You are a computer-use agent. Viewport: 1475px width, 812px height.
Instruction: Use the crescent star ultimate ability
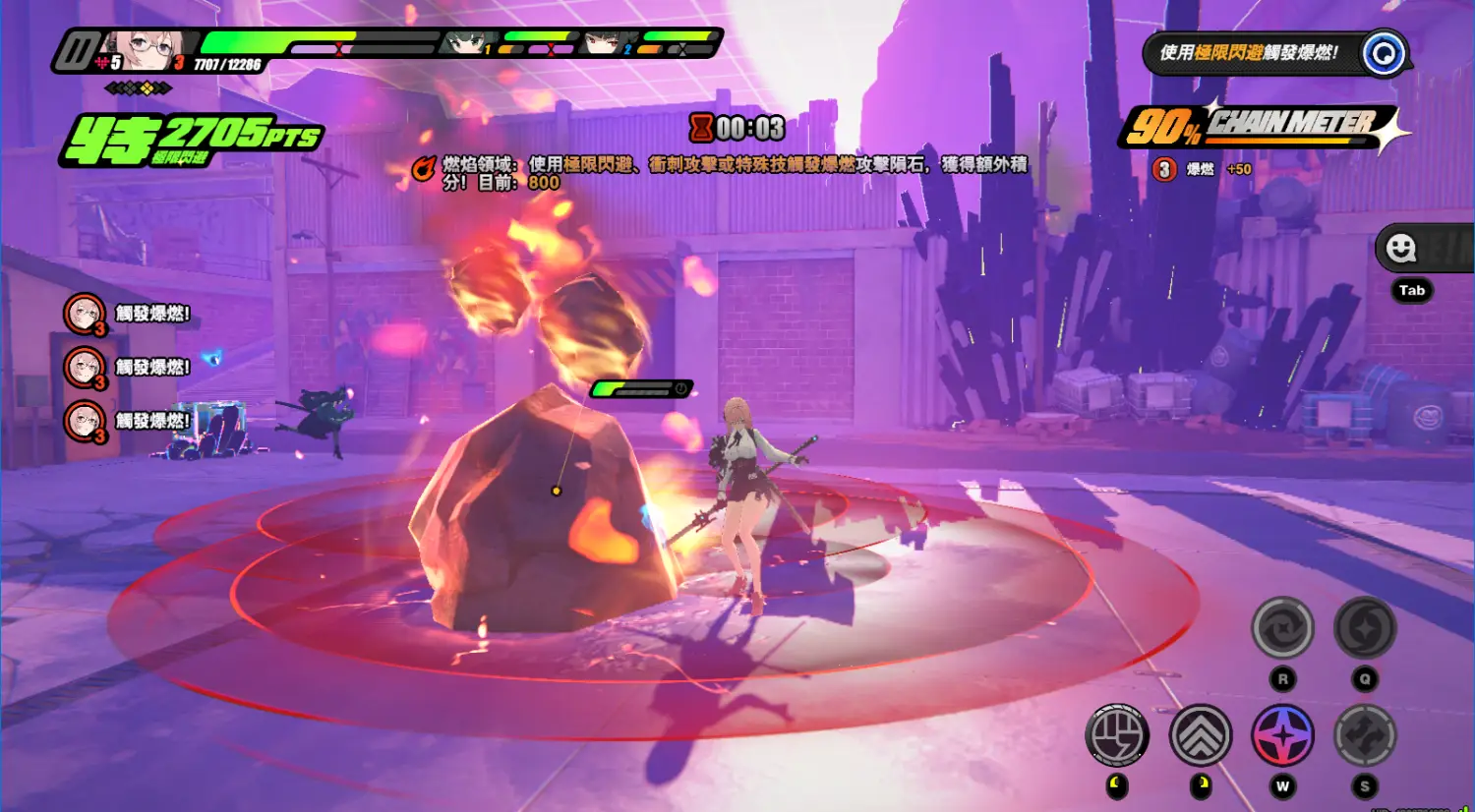coord(1365,628)
